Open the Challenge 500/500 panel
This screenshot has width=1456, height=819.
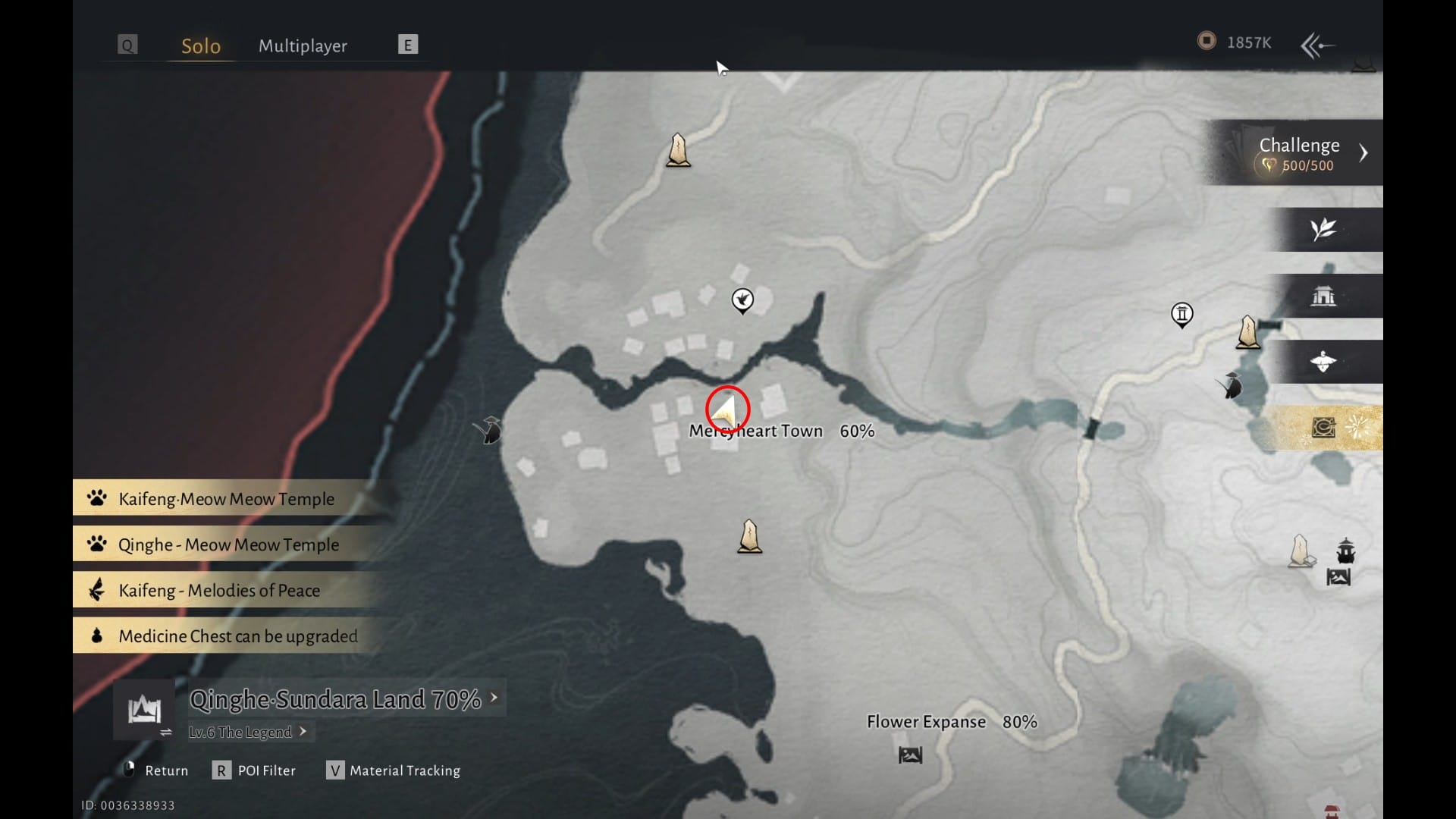1298,152
